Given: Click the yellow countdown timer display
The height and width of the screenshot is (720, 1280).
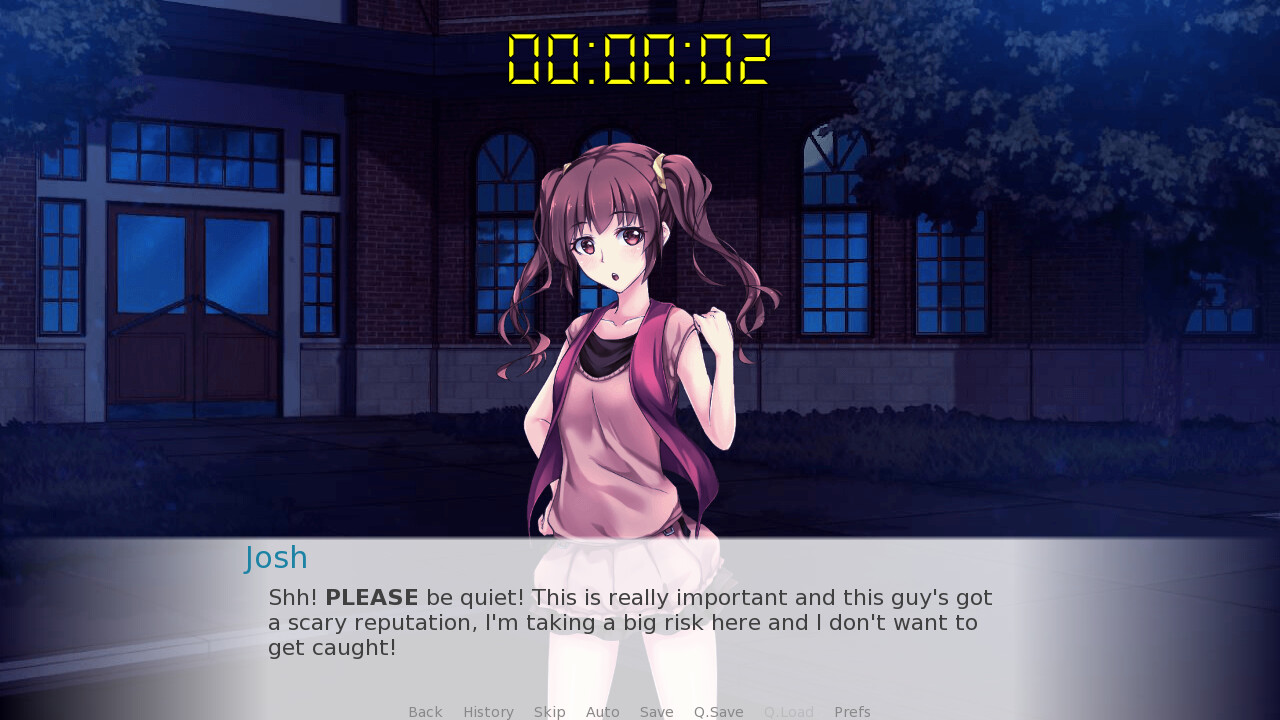Looking at the screenshot, I should coord(638,60).
